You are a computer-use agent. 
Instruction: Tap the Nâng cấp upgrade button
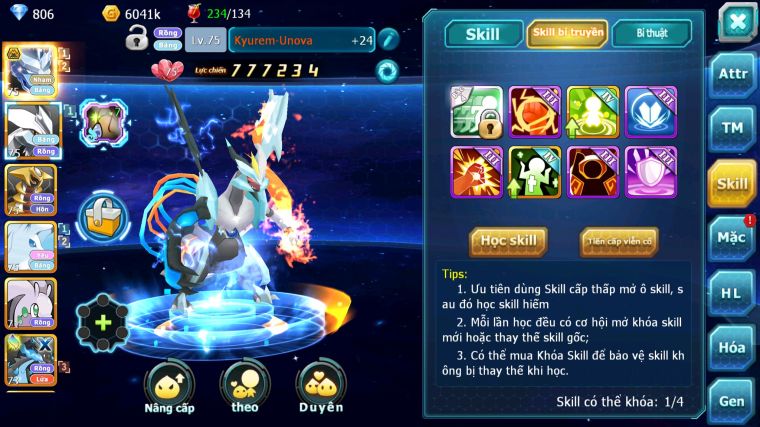tap(169, 387)
